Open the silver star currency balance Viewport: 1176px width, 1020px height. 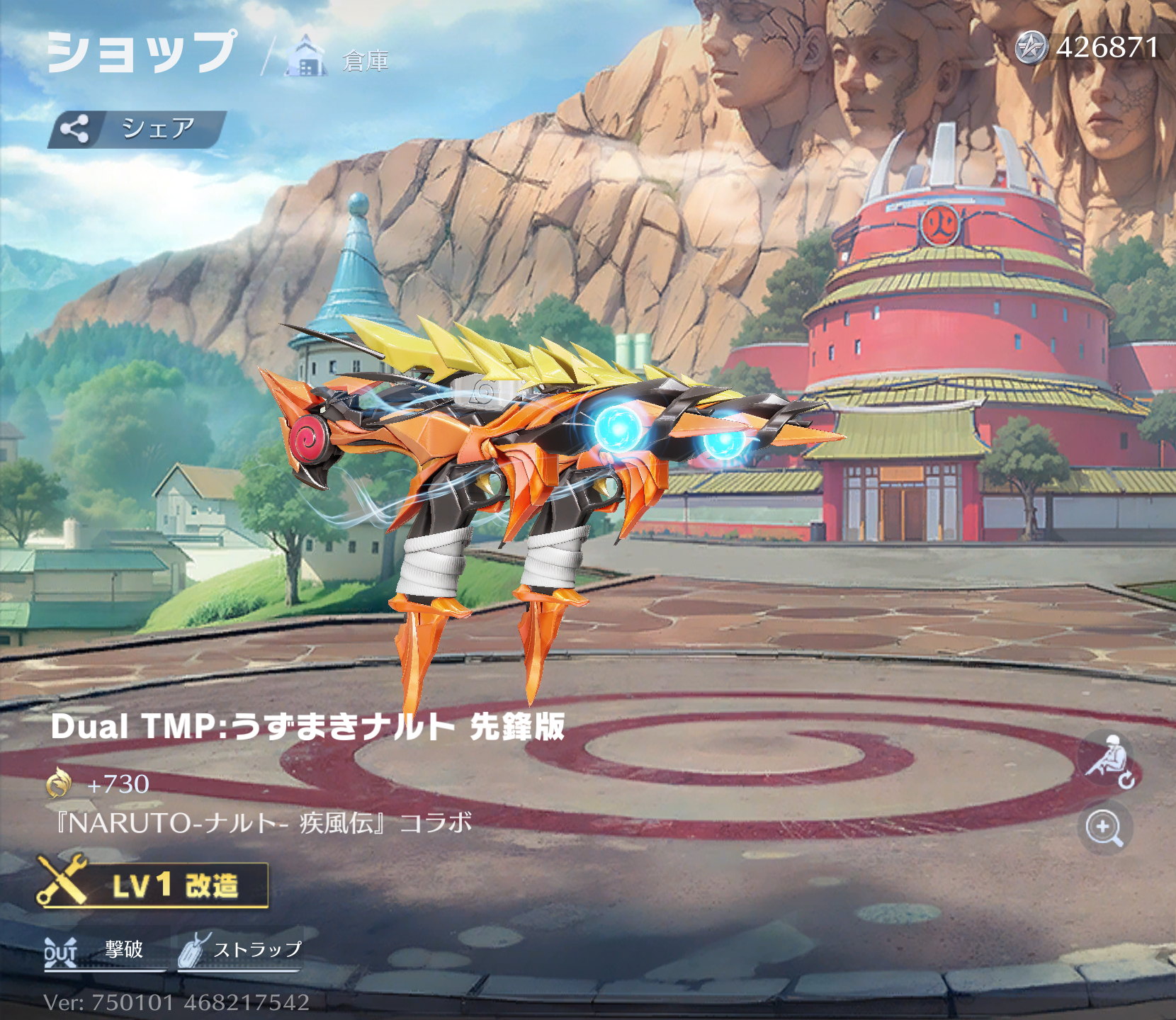click(x=1088, y=47)
